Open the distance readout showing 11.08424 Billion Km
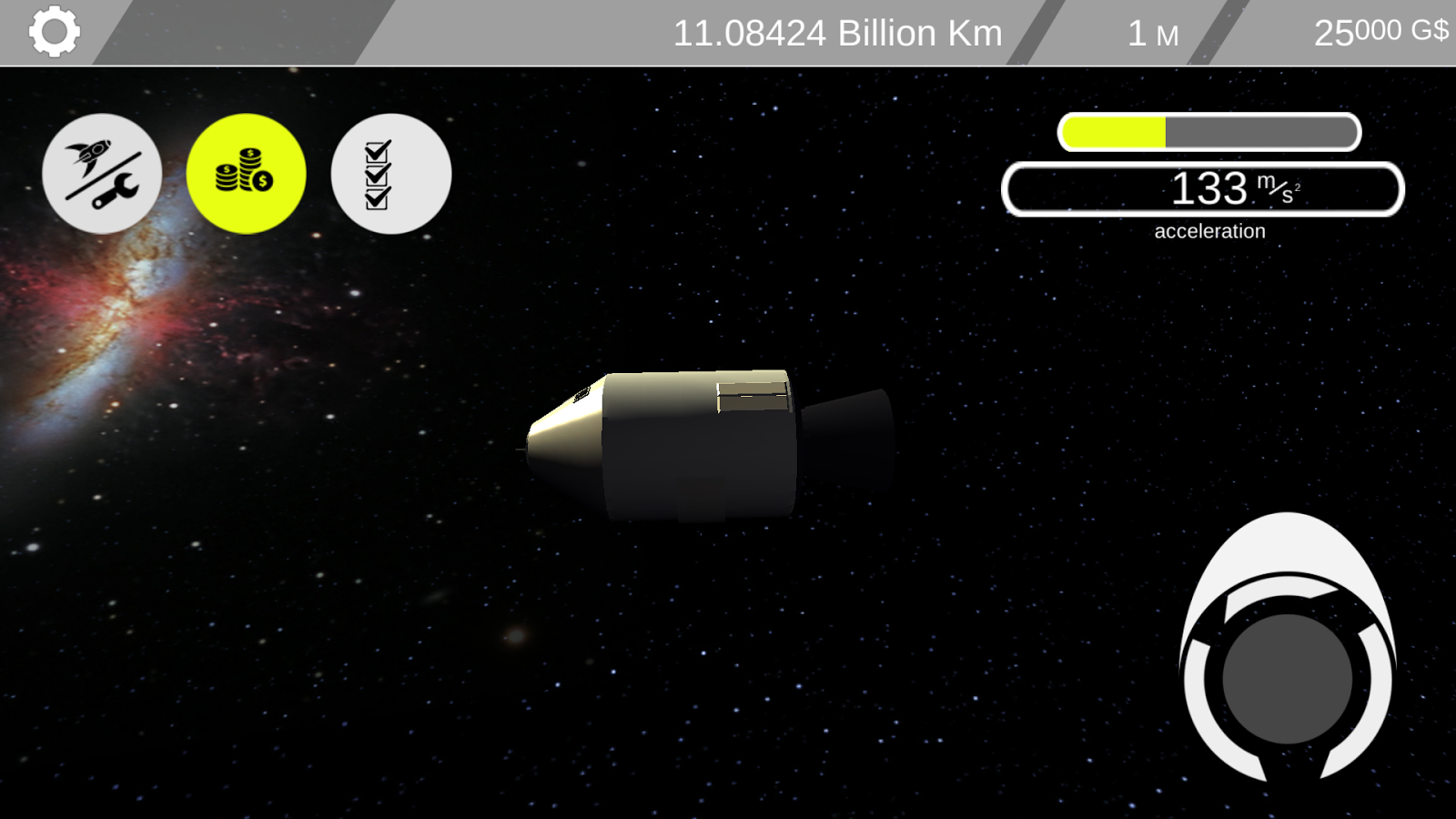This screenshot has height=819, width=1456. tap(836, 33)
